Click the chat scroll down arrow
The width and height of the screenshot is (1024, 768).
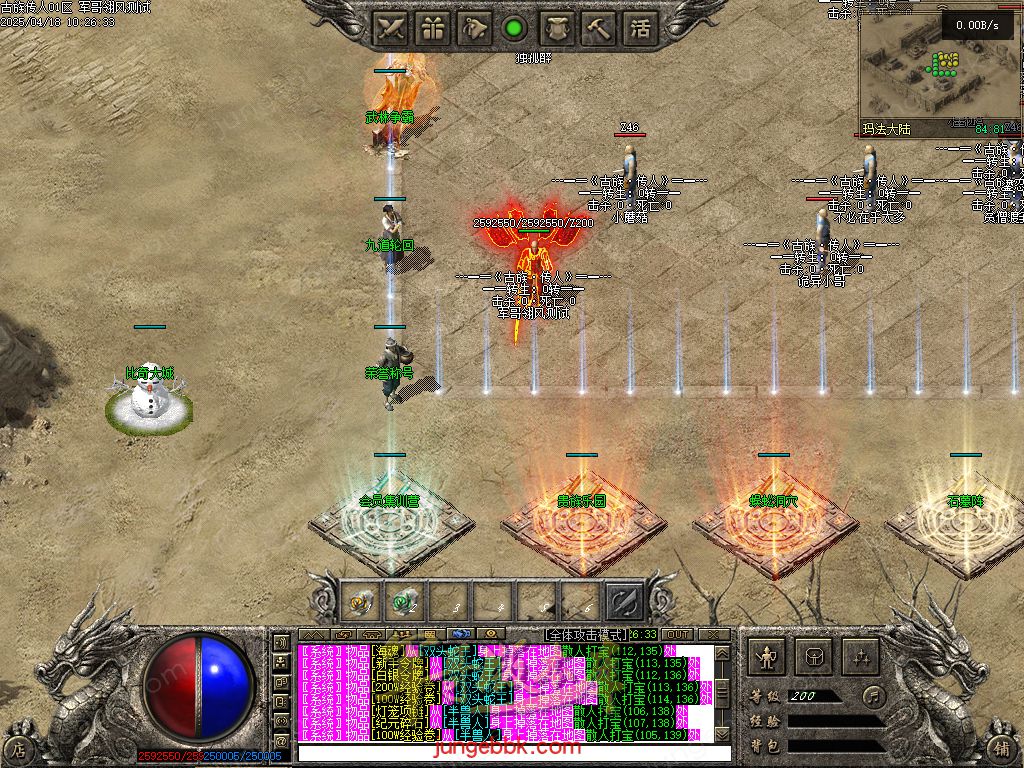click(722, 735)
